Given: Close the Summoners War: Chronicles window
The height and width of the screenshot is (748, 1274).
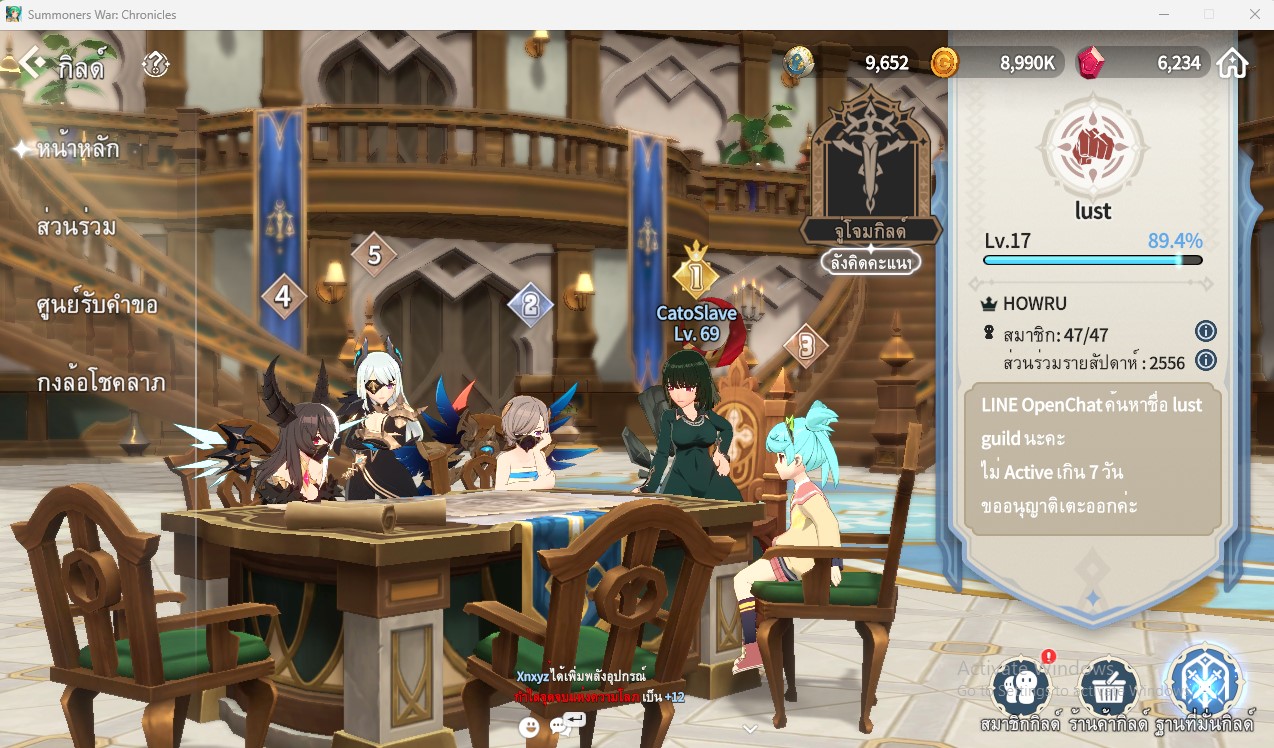Looking at the screenshot, I should tap(1254, 14).
